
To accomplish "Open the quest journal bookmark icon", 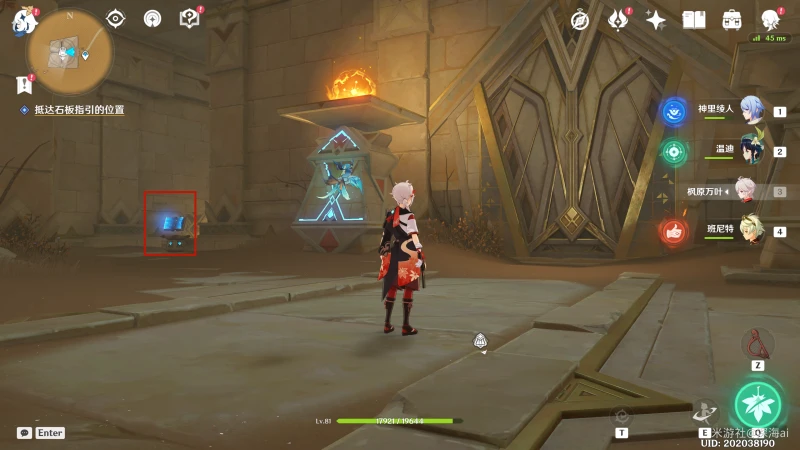I will pyautogui.click(x=24, y=86).
